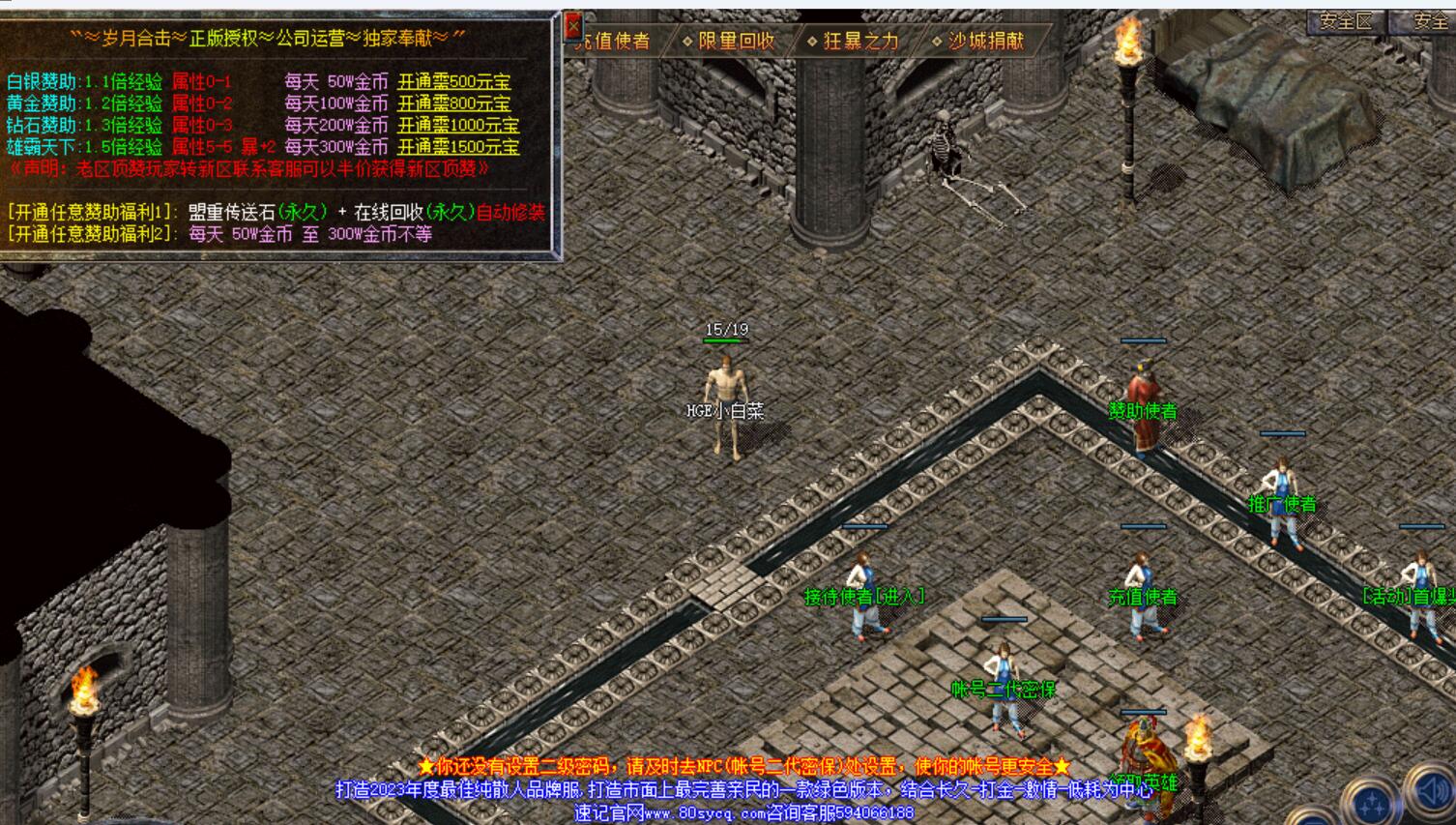
Task: Choose the 开通需1000元宝 diamond sponsor link
Action: [457, 126]
